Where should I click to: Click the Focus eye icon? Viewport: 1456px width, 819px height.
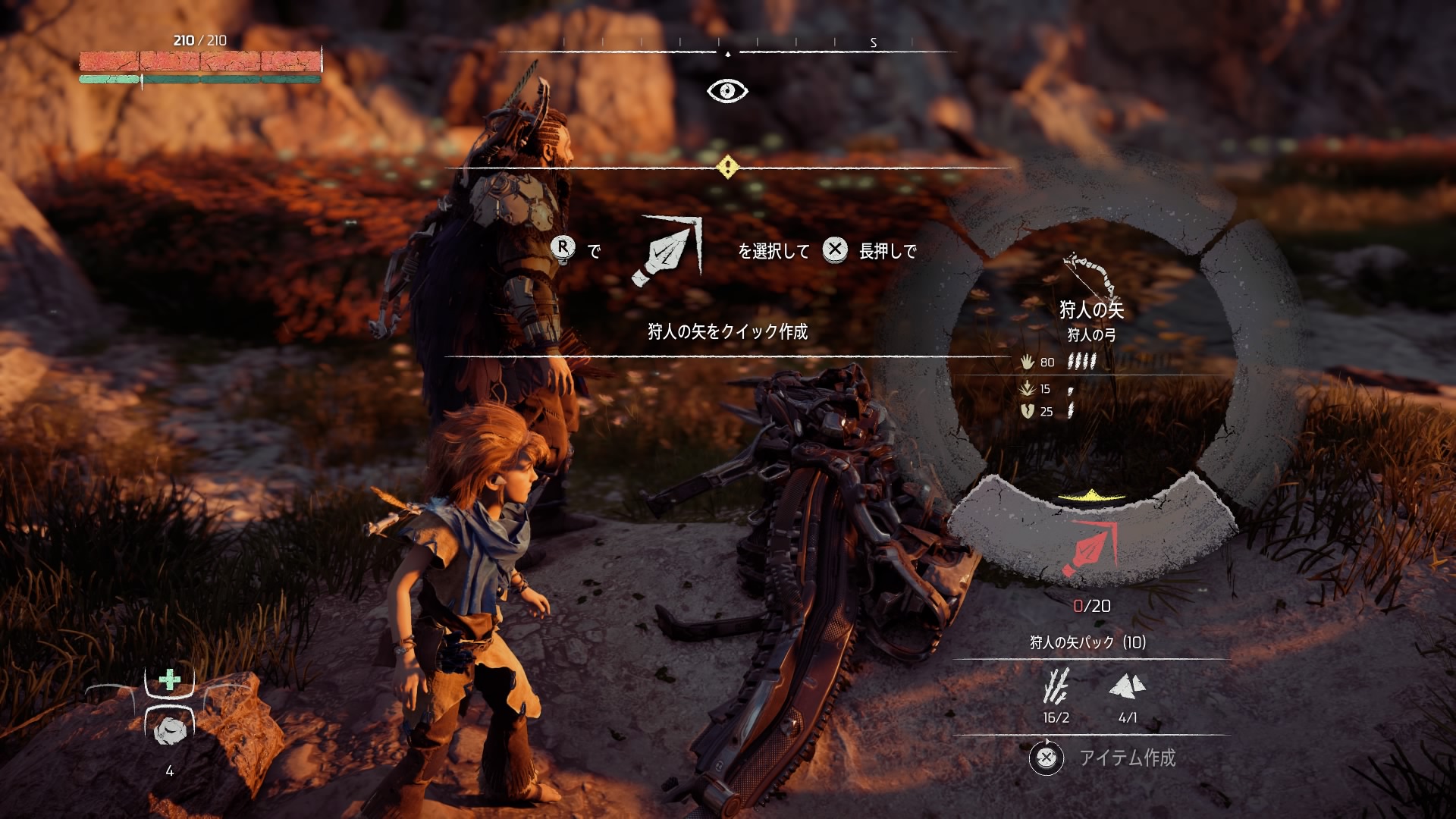point(727,91)
